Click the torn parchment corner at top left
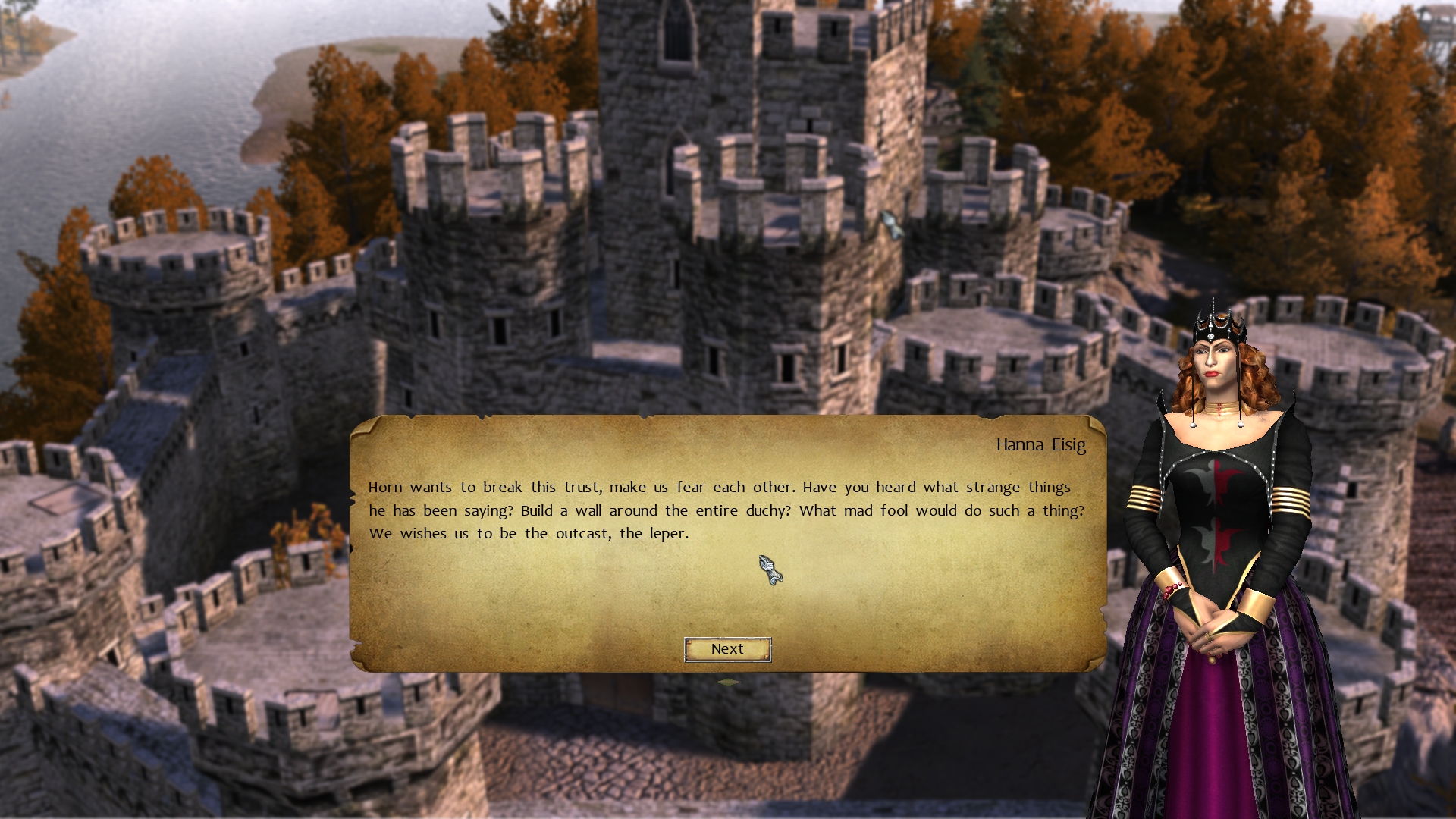Screen dimensions: 1456x819 click(364, 425)
